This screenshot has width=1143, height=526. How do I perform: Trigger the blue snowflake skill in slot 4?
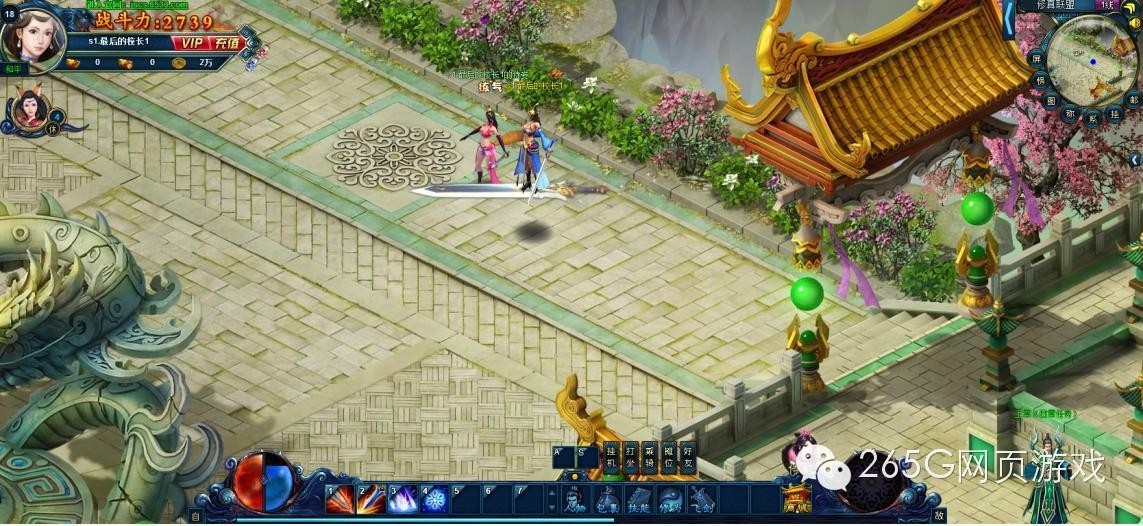434,498
